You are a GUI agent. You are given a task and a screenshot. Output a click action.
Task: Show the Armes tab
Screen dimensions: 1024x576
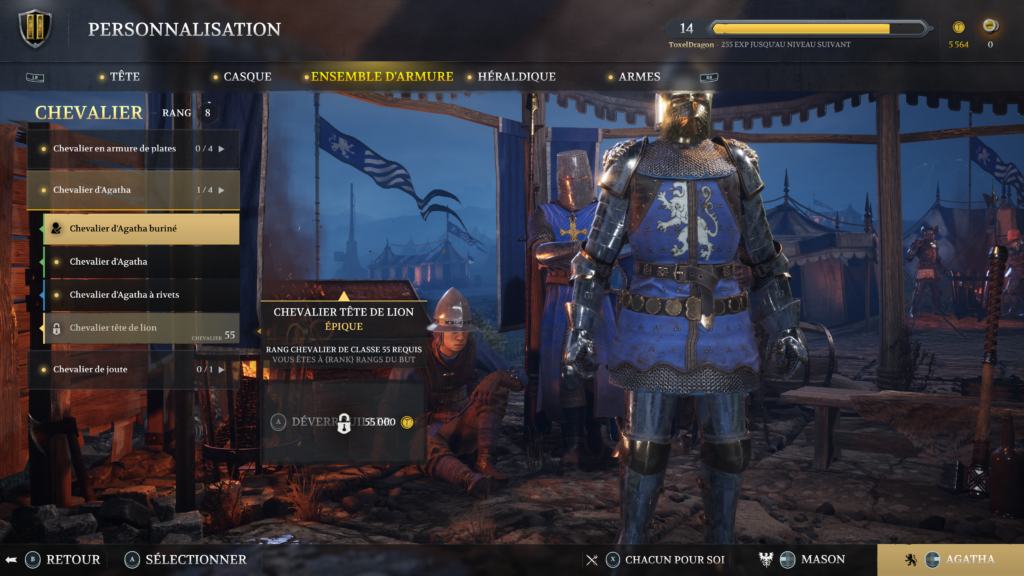(639, 76)
